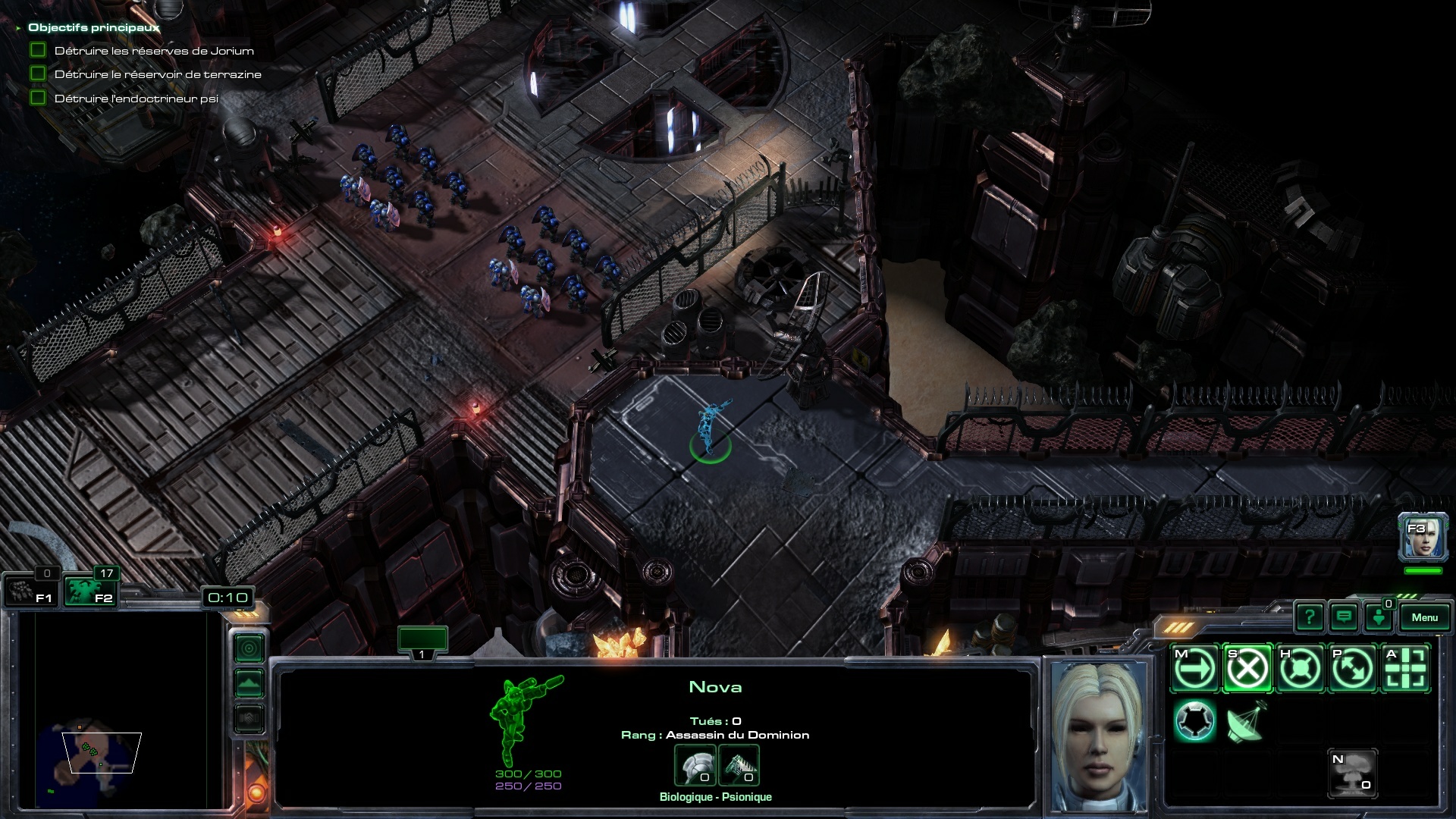Select all army units button
This screenshot has height=819, width=1456.
click(89, 591)
